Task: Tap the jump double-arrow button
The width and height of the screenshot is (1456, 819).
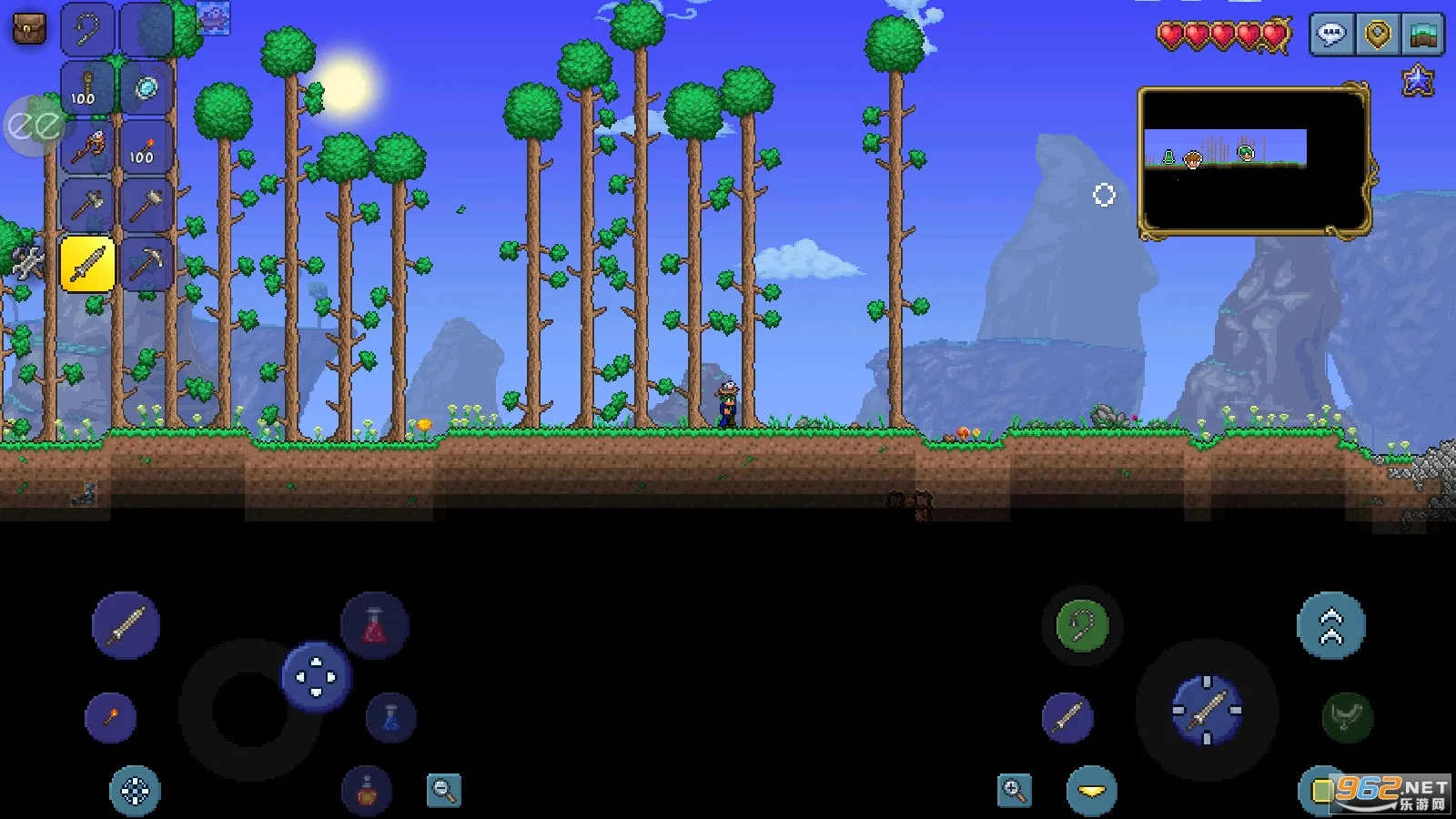Action: tap(1330, 626)
